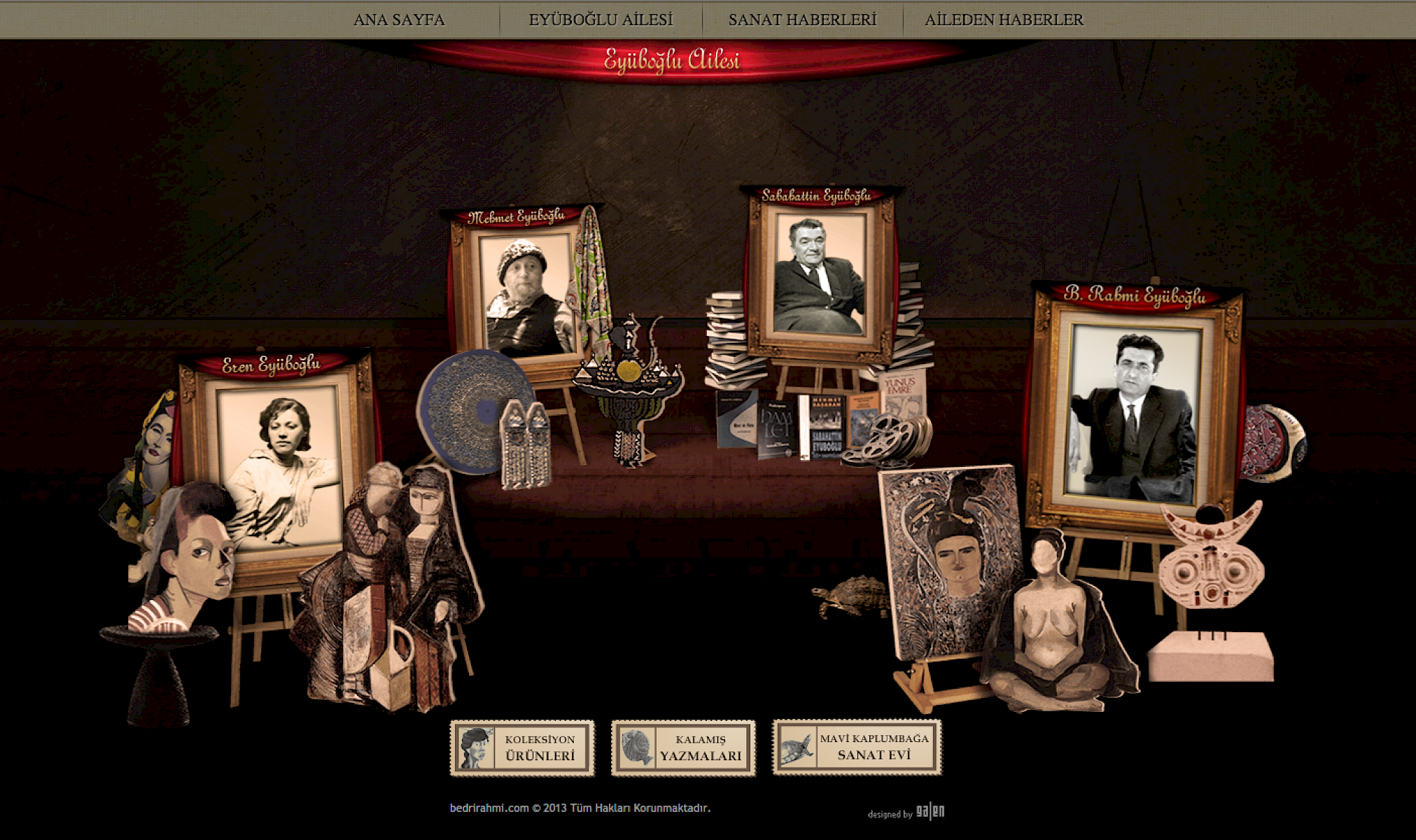Open Mavi Kaplumbağa Sanat Evi button
Image resolution: width=1416 pixels, height=840 pixels.
click(x=857, y=748)
